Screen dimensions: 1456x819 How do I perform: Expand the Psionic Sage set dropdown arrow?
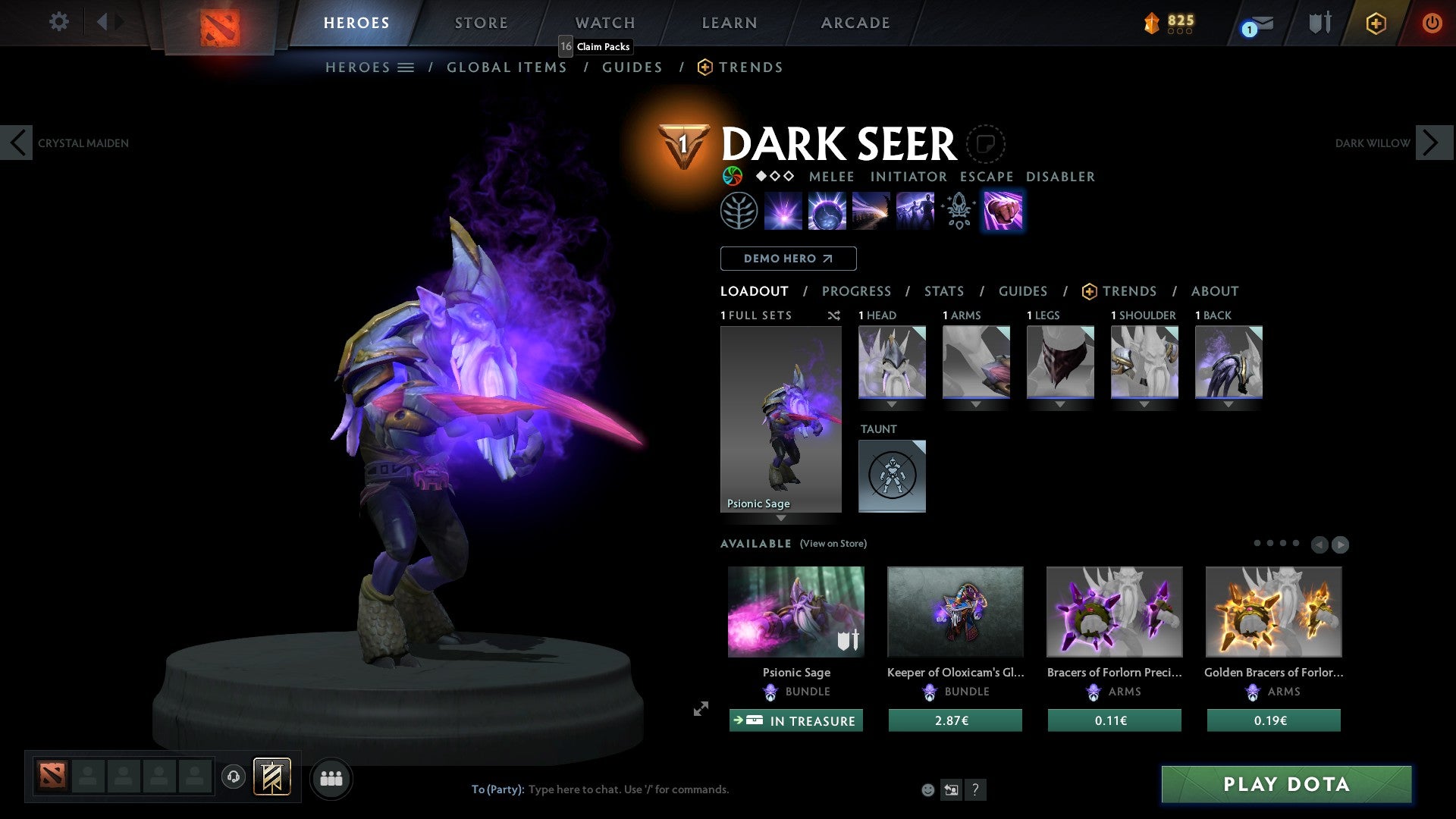click(780, 519)
